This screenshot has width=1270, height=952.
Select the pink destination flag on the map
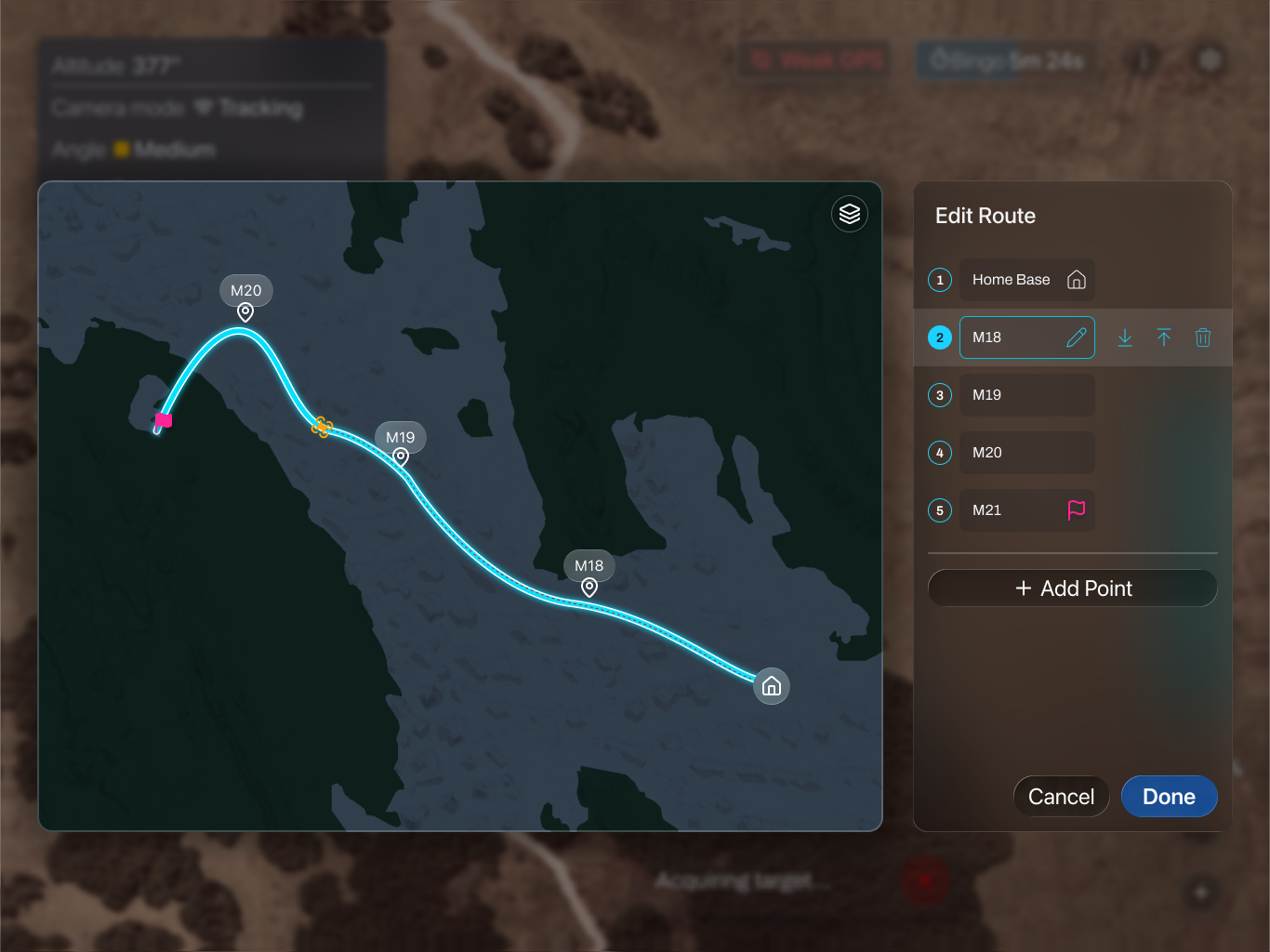[164, 420]
